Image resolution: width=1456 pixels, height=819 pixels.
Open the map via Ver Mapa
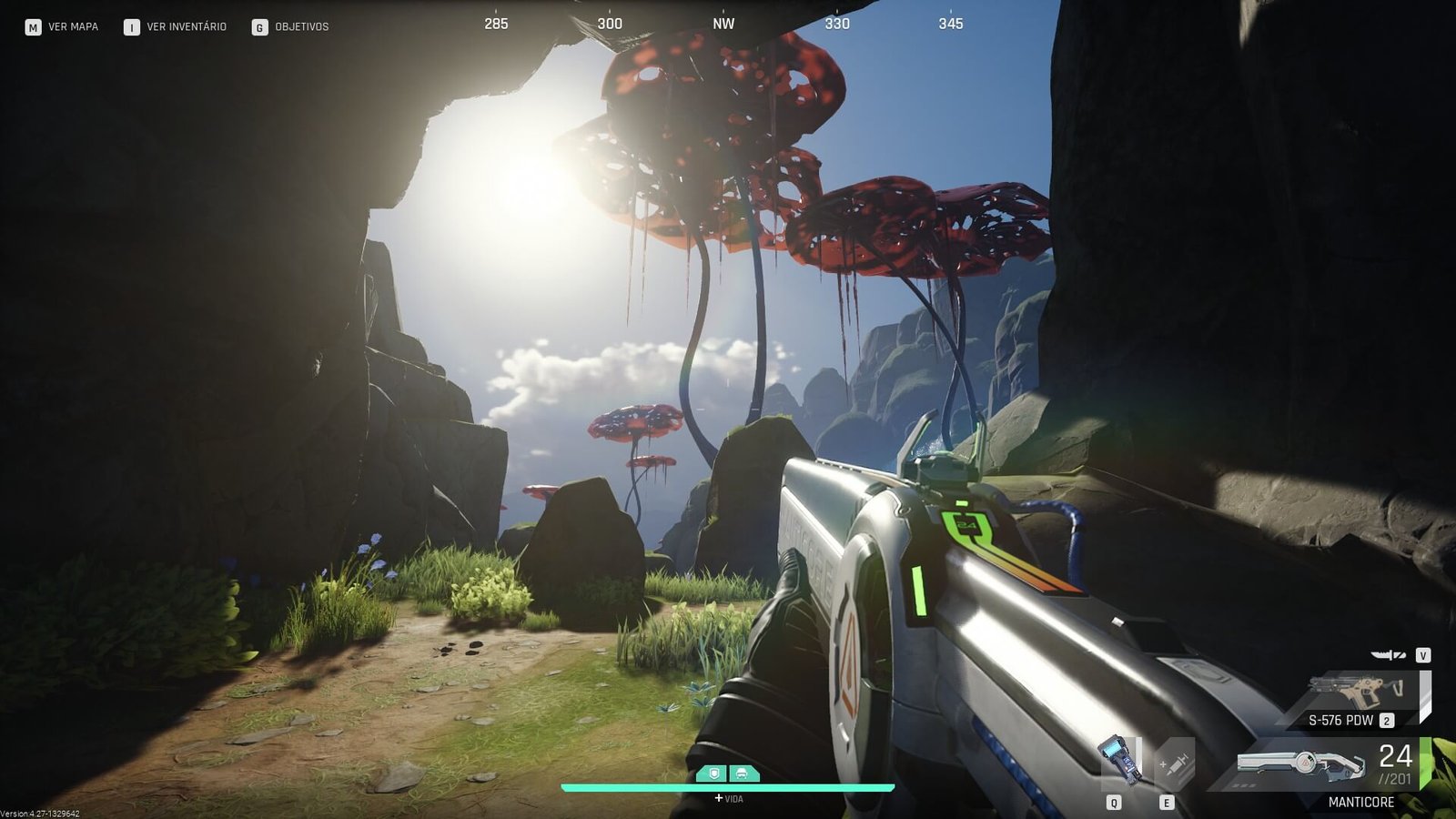(x=62, y=27)
